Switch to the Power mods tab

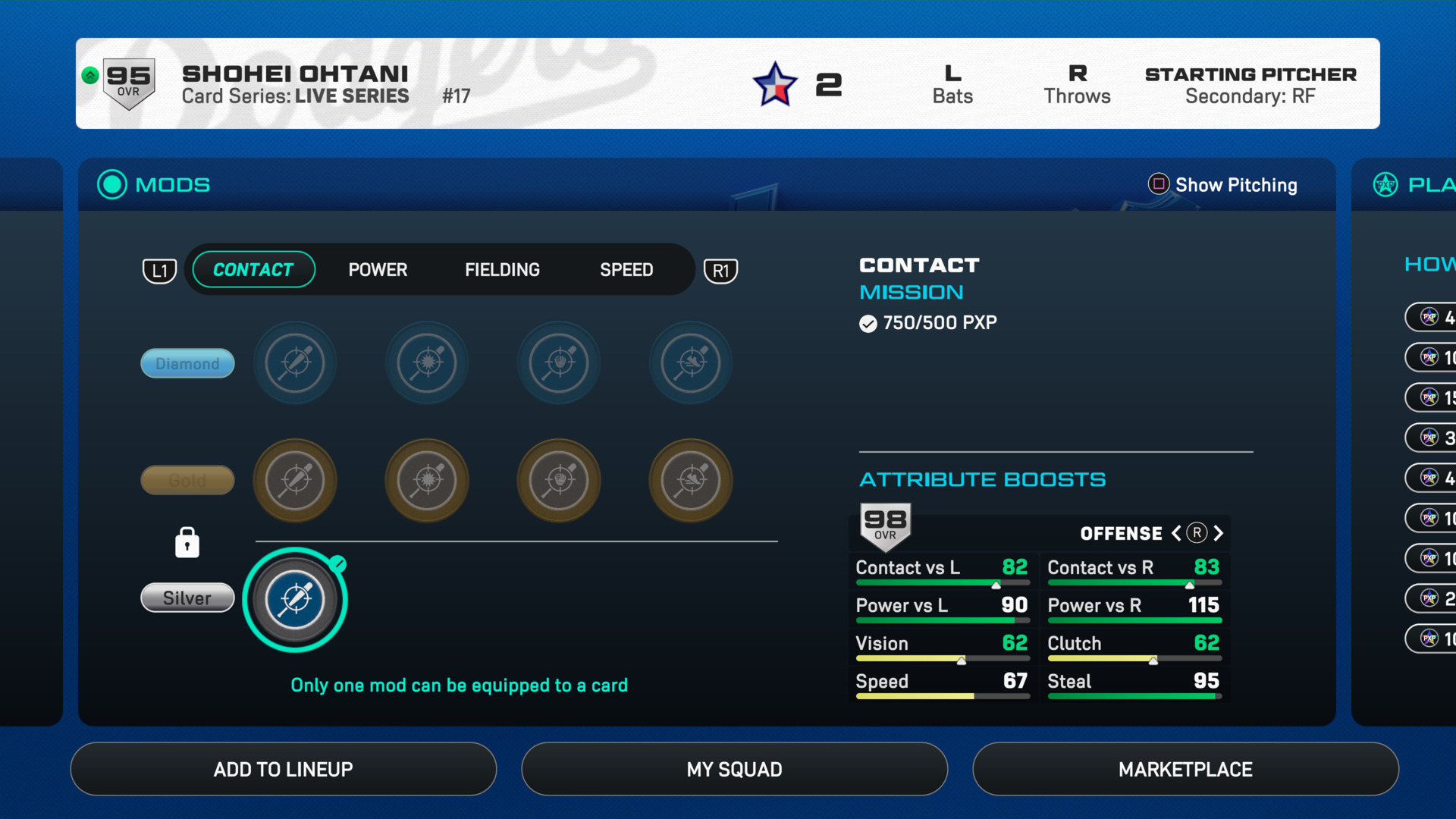(x=378, y=270)
